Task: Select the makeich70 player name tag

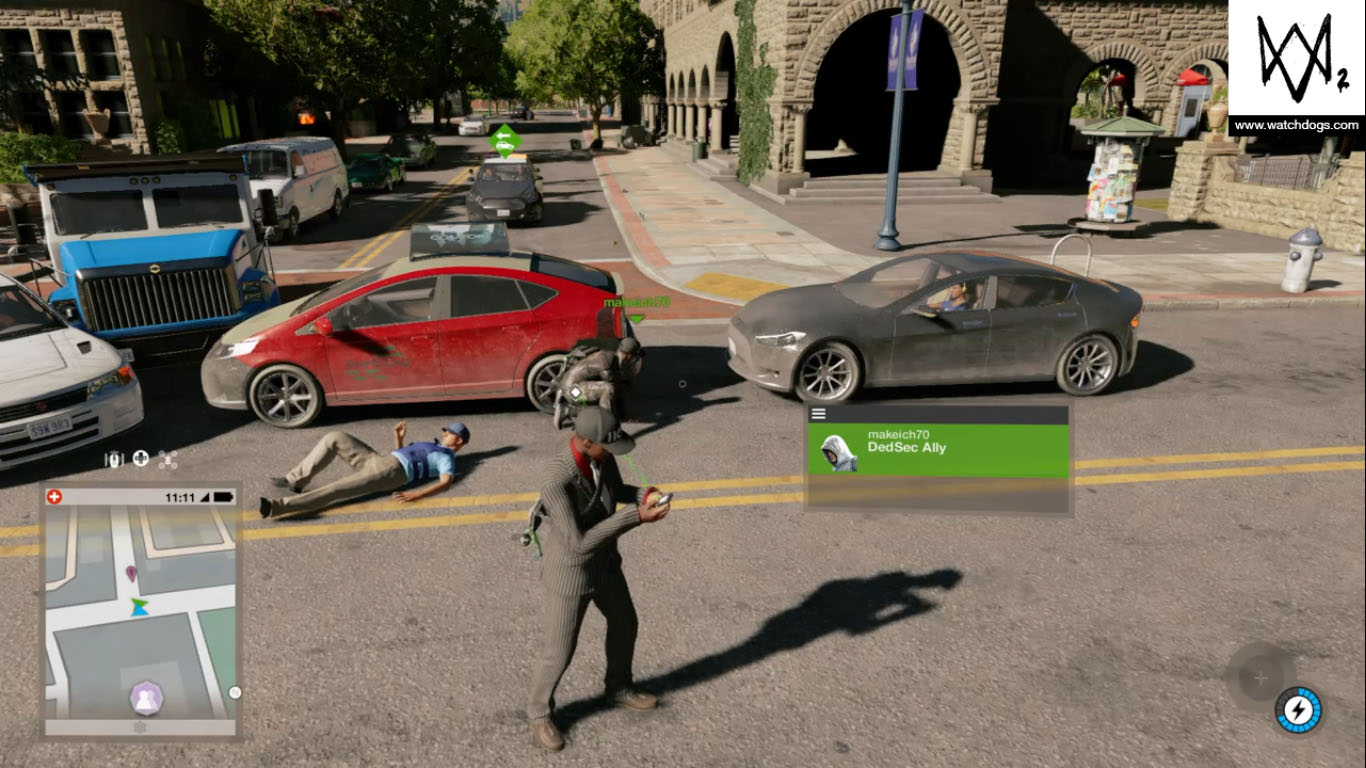Action: pyautogui.click(x=636, y=301)
